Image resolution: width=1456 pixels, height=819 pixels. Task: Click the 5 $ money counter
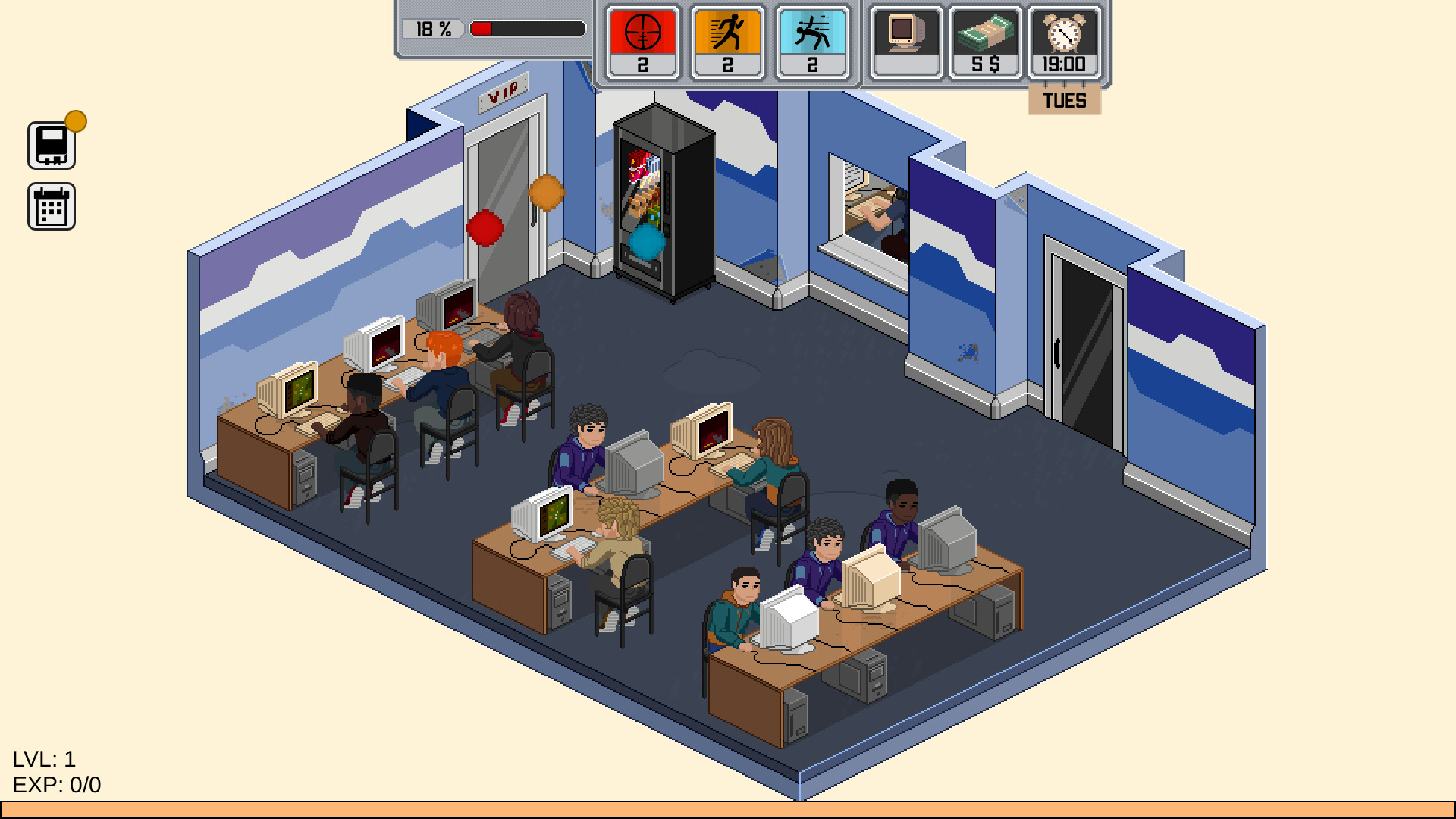click(x=984, y=65)
